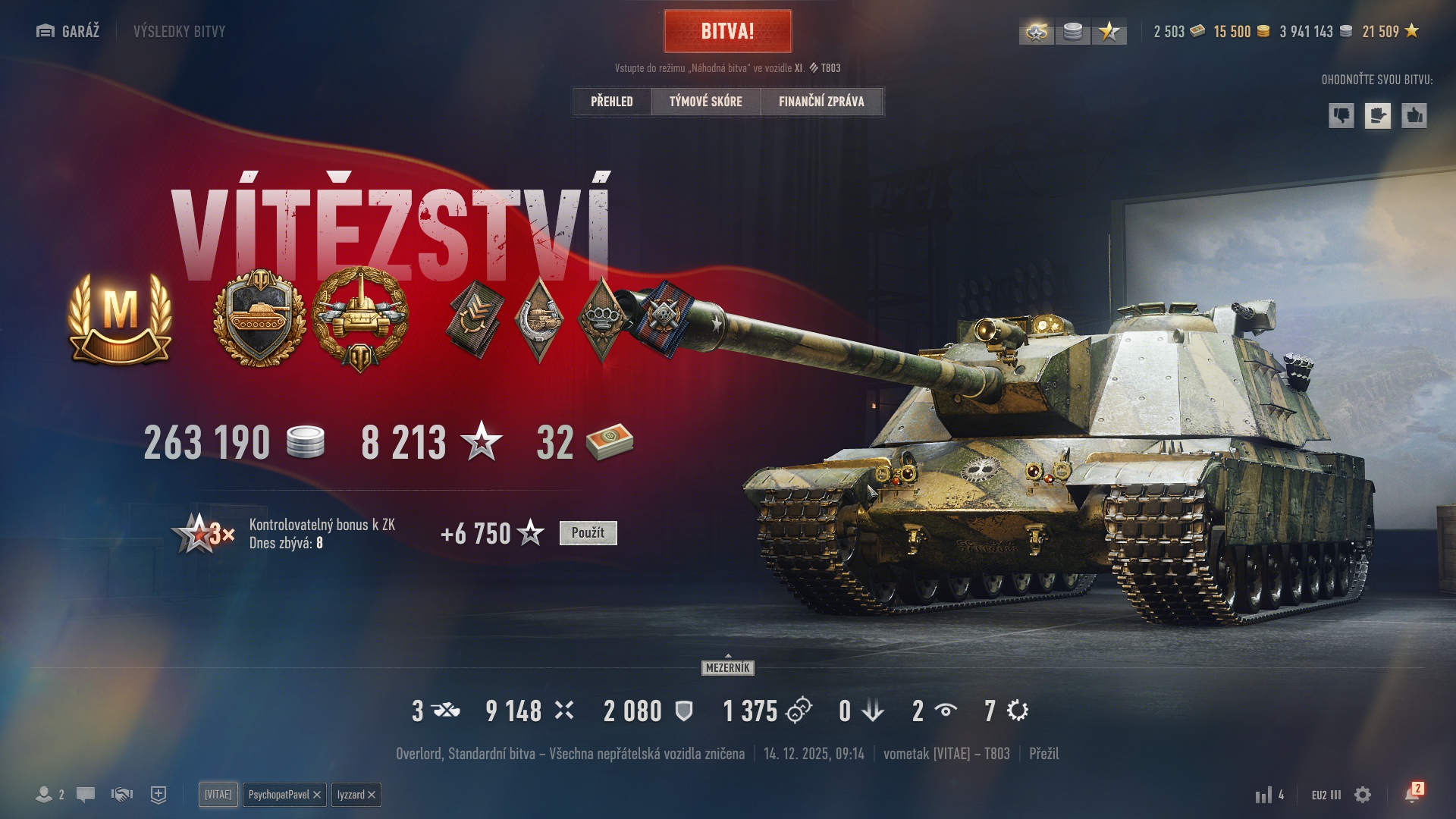Apply the 3x XP bonus with Použít
This screenshot has height=819, width=1456.
(588, 533)
